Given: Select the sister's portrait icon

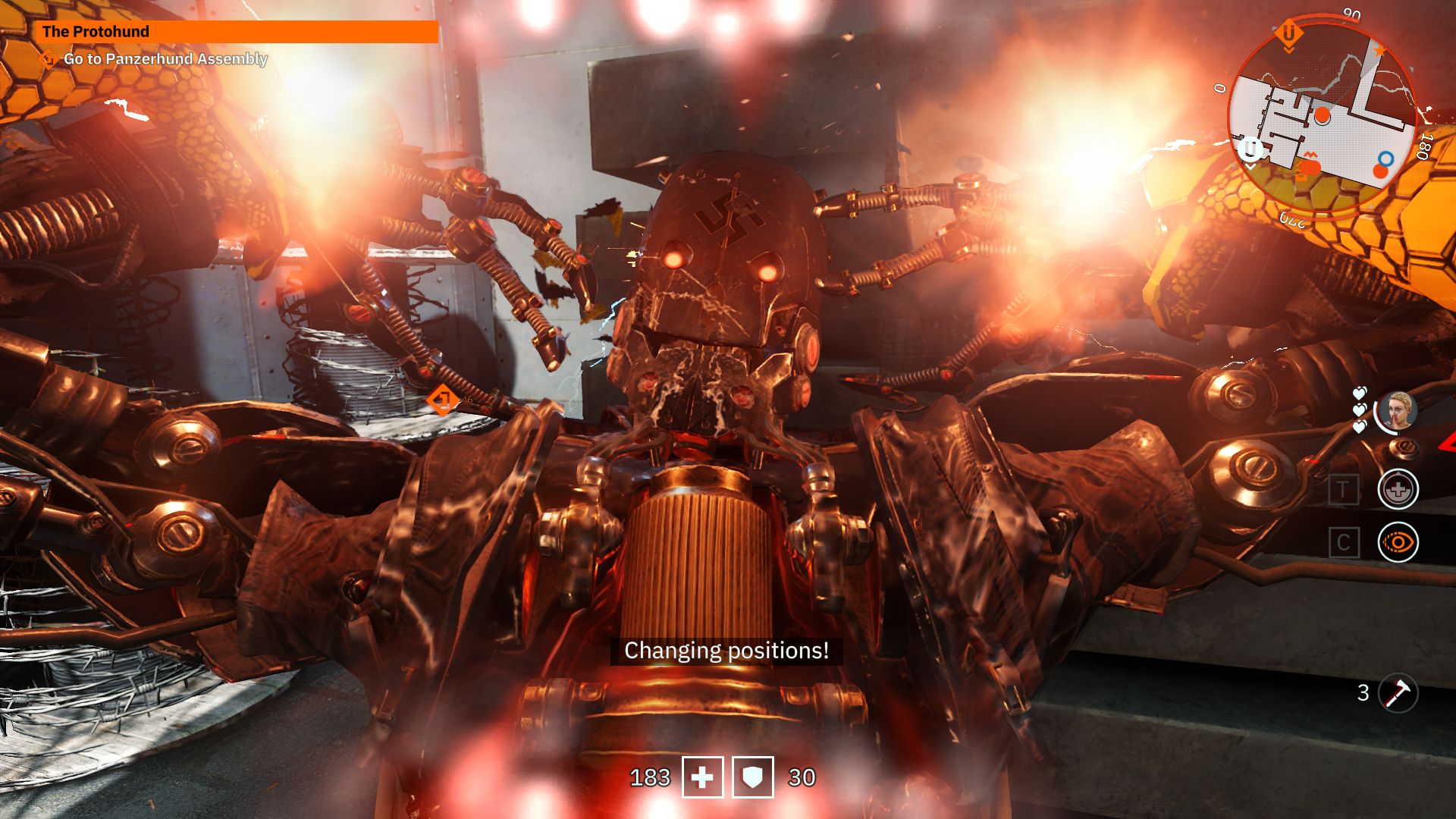Looking at the screenshot, I should (1397, 412).
